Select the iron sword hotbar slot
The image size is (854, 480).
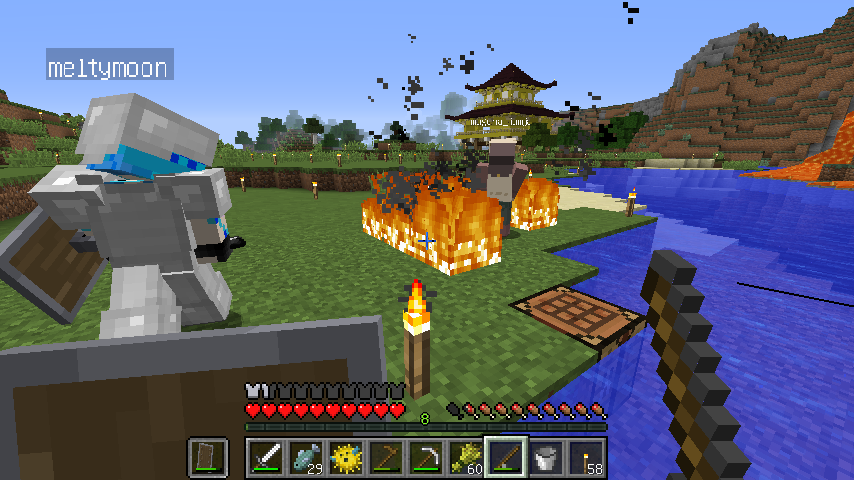pos(267,458)
